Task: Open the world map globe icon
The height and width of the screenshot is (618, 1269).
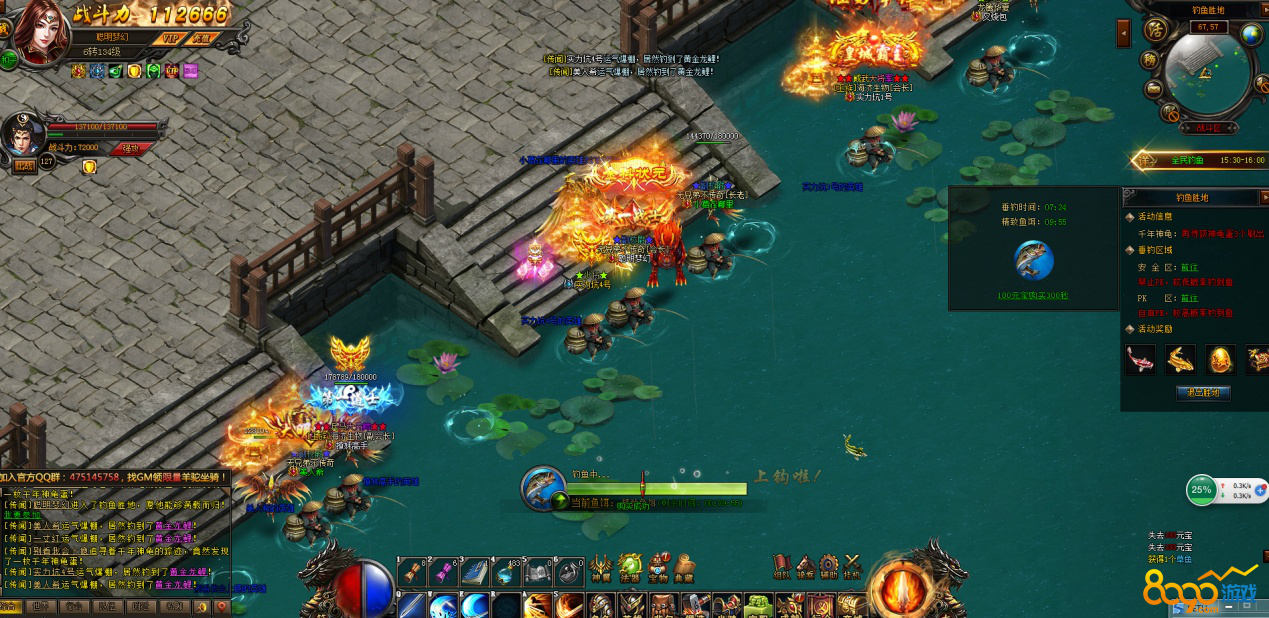Action: [1252, 34]
